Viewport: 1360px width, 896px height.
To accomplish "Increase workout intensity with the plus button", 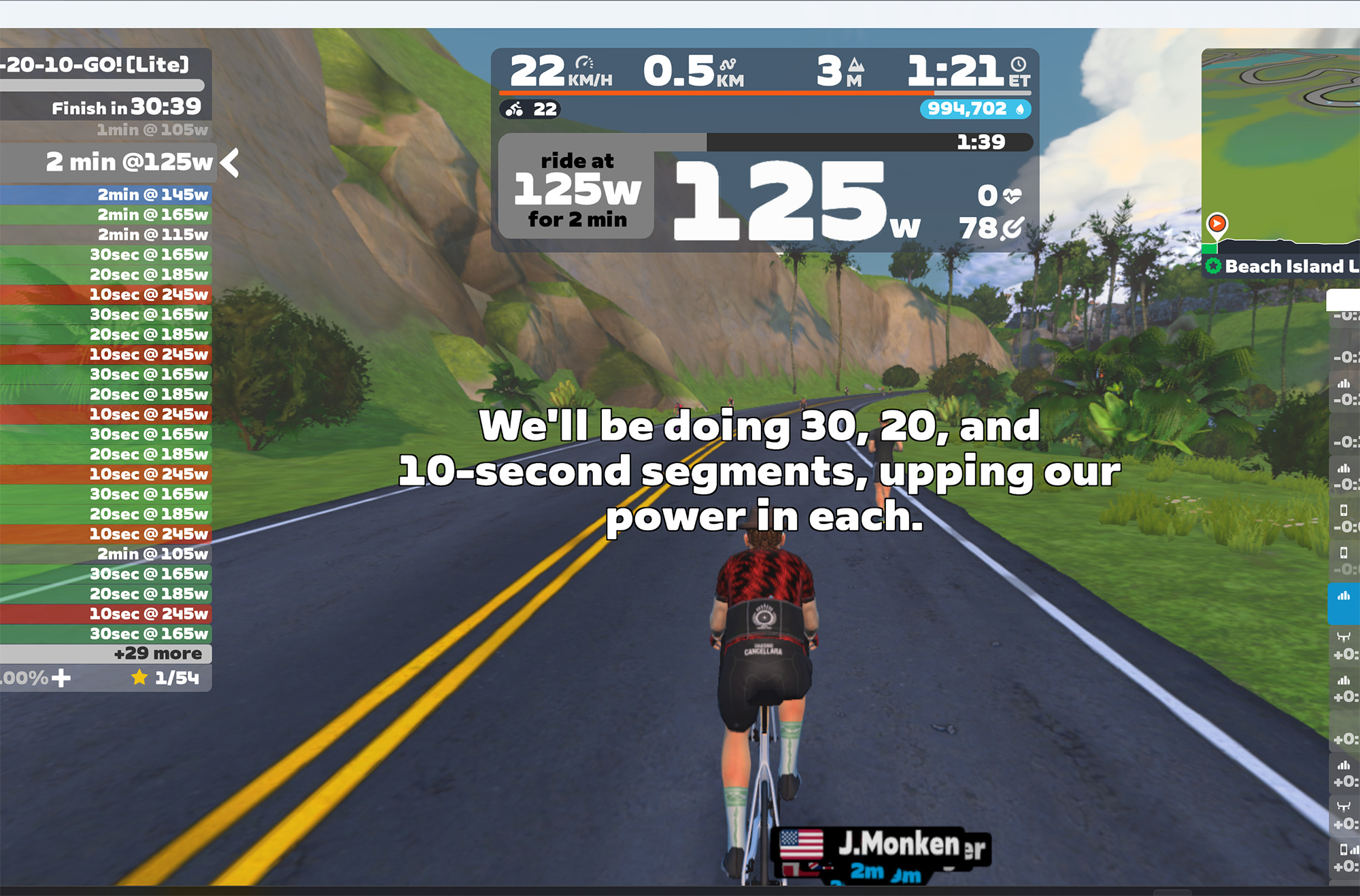I will [x=61, y=678].
